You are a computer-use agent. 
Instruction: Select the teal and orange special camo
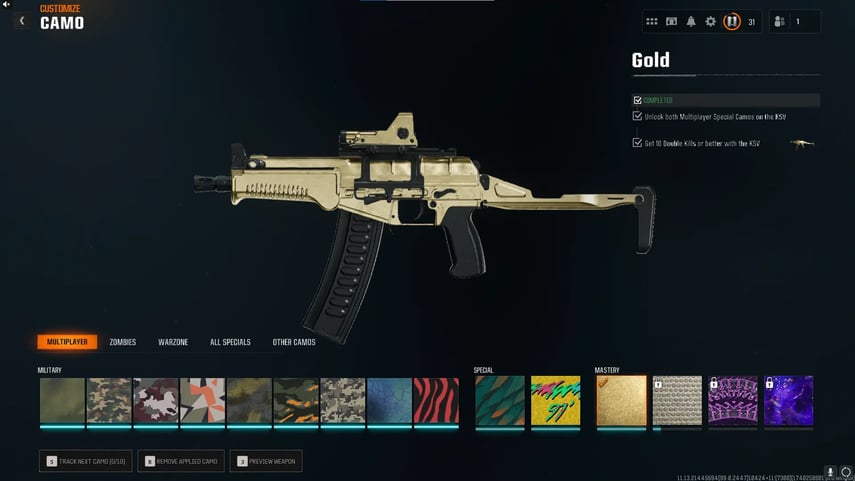click(x=498, y=400)
